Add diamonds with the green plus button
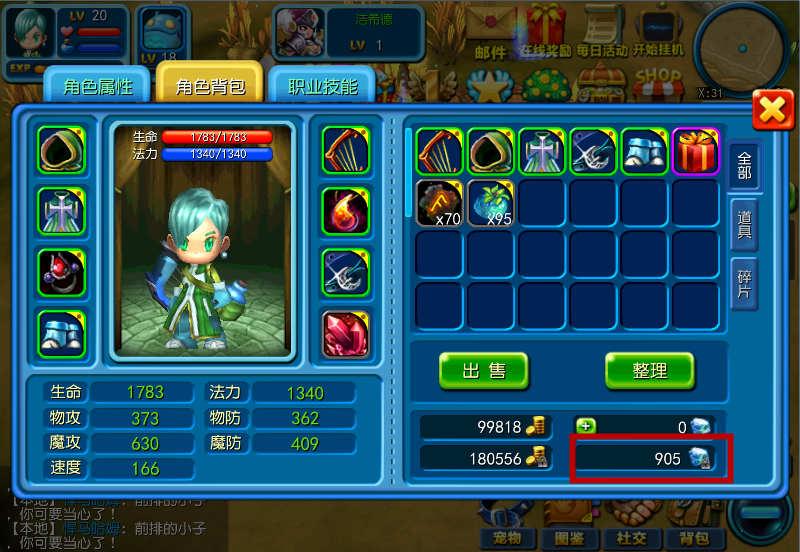This screenshot has height=552, width=800. point(586,426)
